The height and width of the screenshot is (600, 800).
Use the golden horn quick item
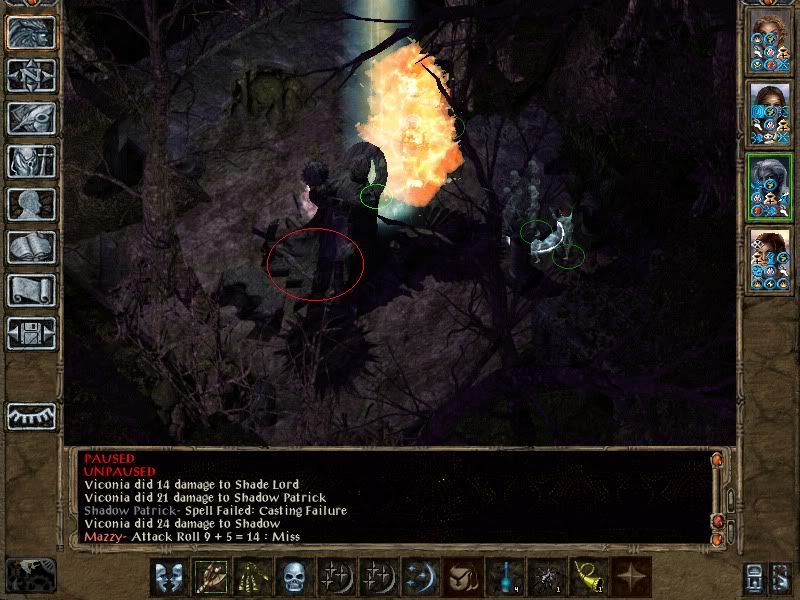(x=586, y=577)
